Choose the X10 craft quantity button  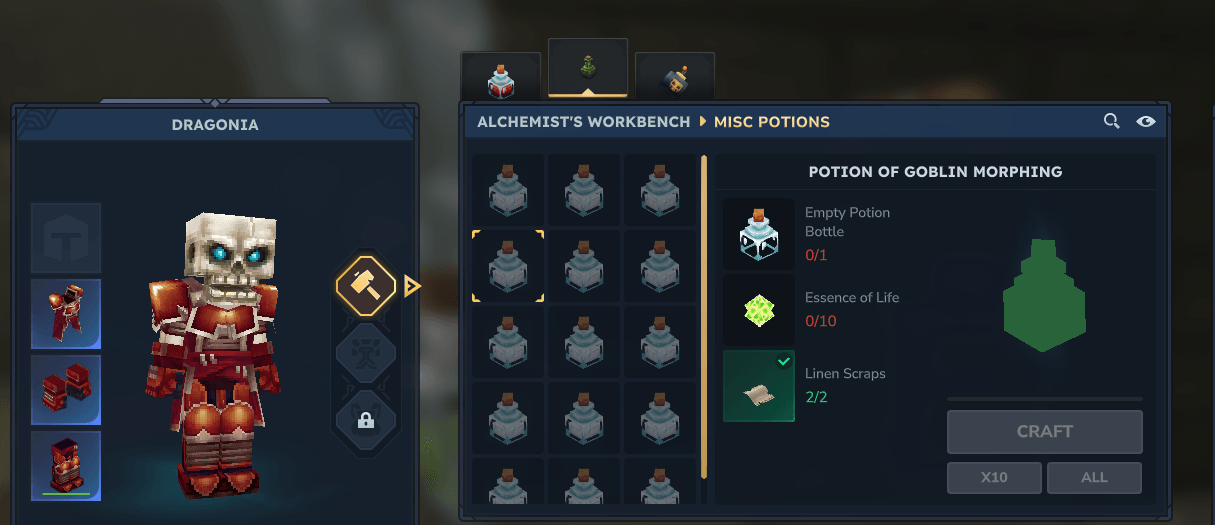click(x=994, y=478)
